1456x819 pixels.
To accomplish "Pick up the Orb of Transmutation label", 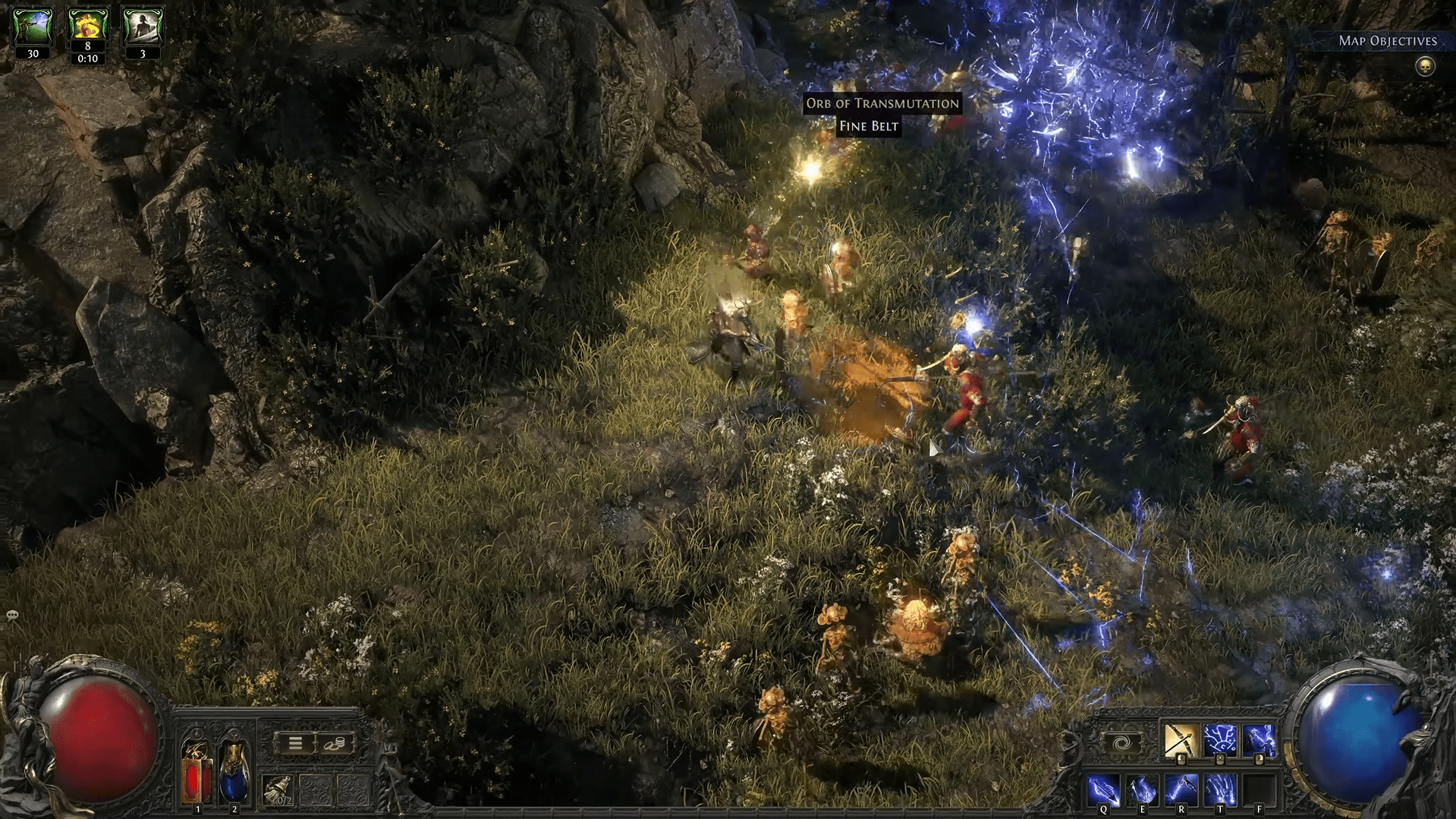I will coord(882,103).
